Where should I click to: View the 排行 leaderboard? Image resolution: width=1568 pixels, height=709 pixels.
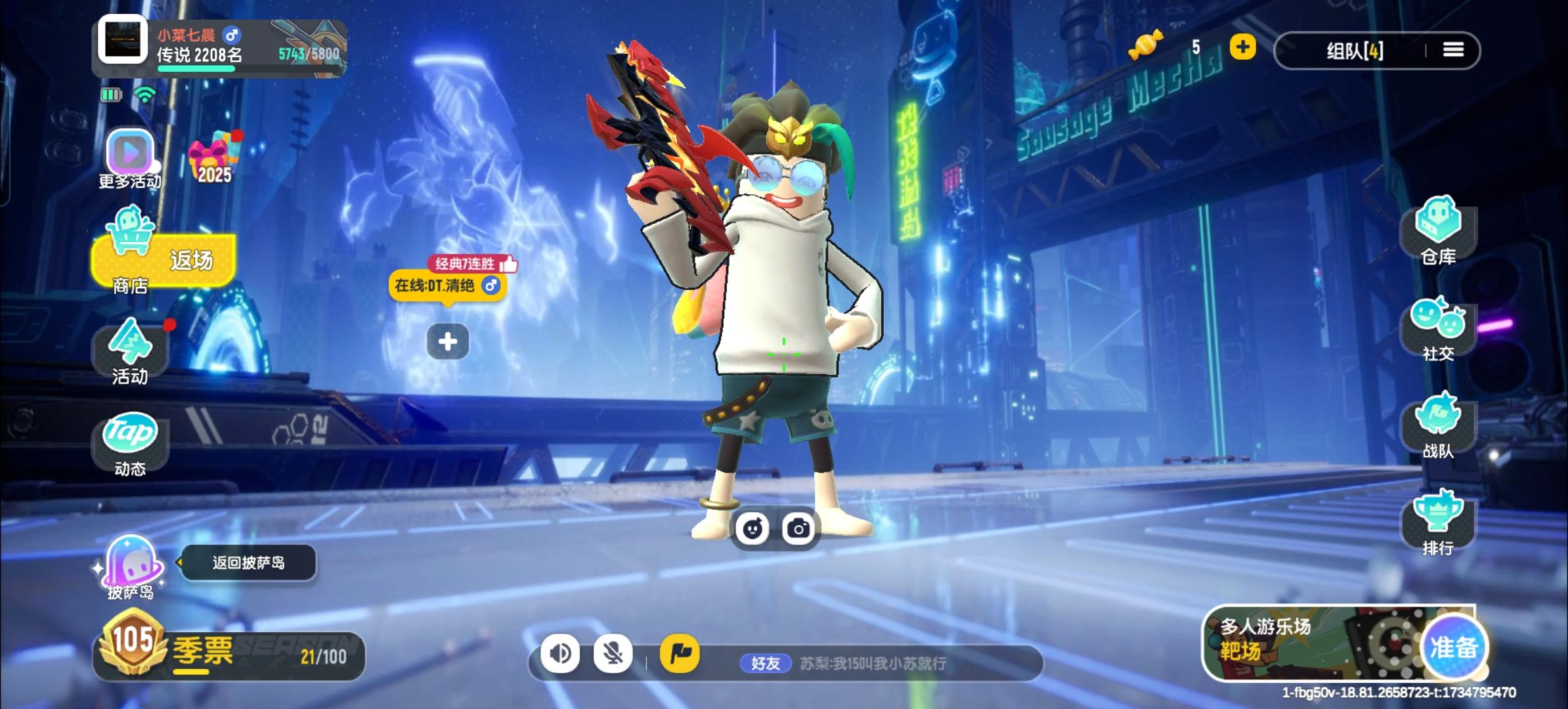point(1438,521)
